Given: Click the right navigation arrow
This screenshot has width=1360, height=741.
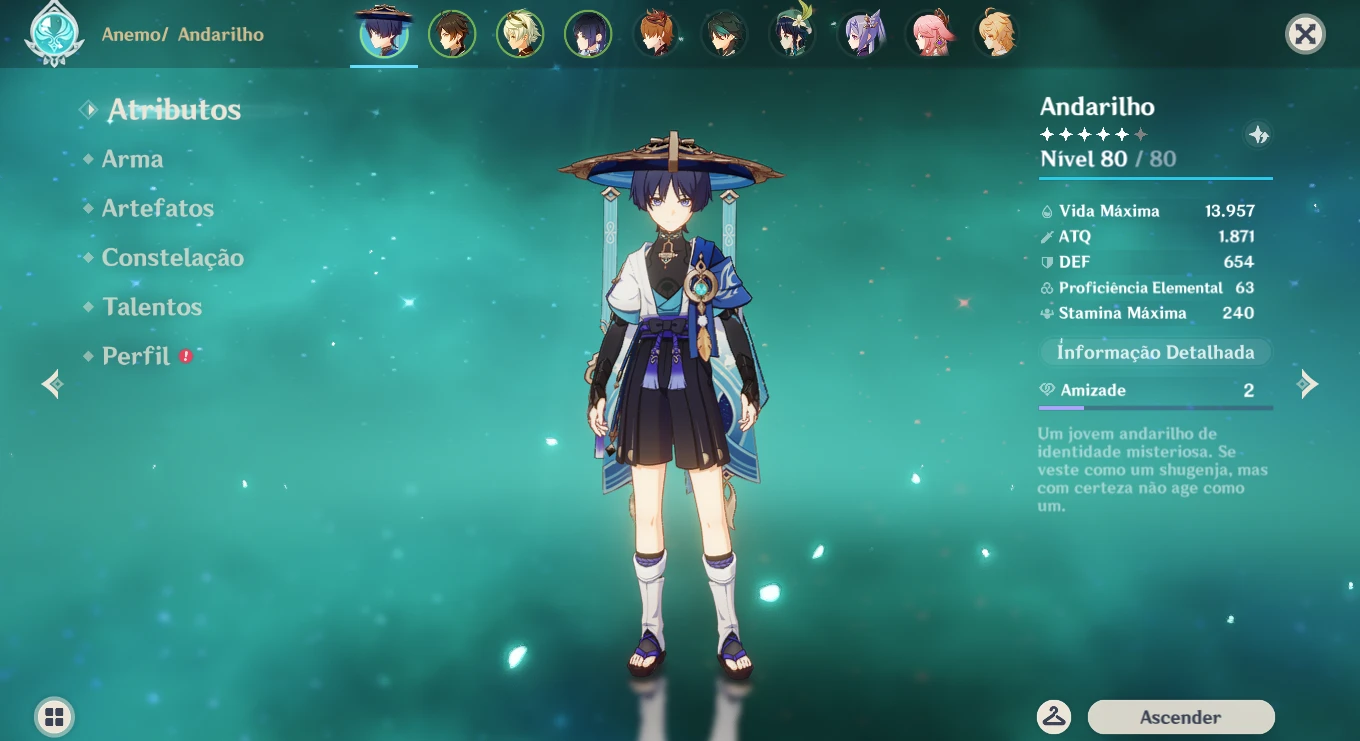Looking at the screenshot, I should click(x=1310, y=383).
